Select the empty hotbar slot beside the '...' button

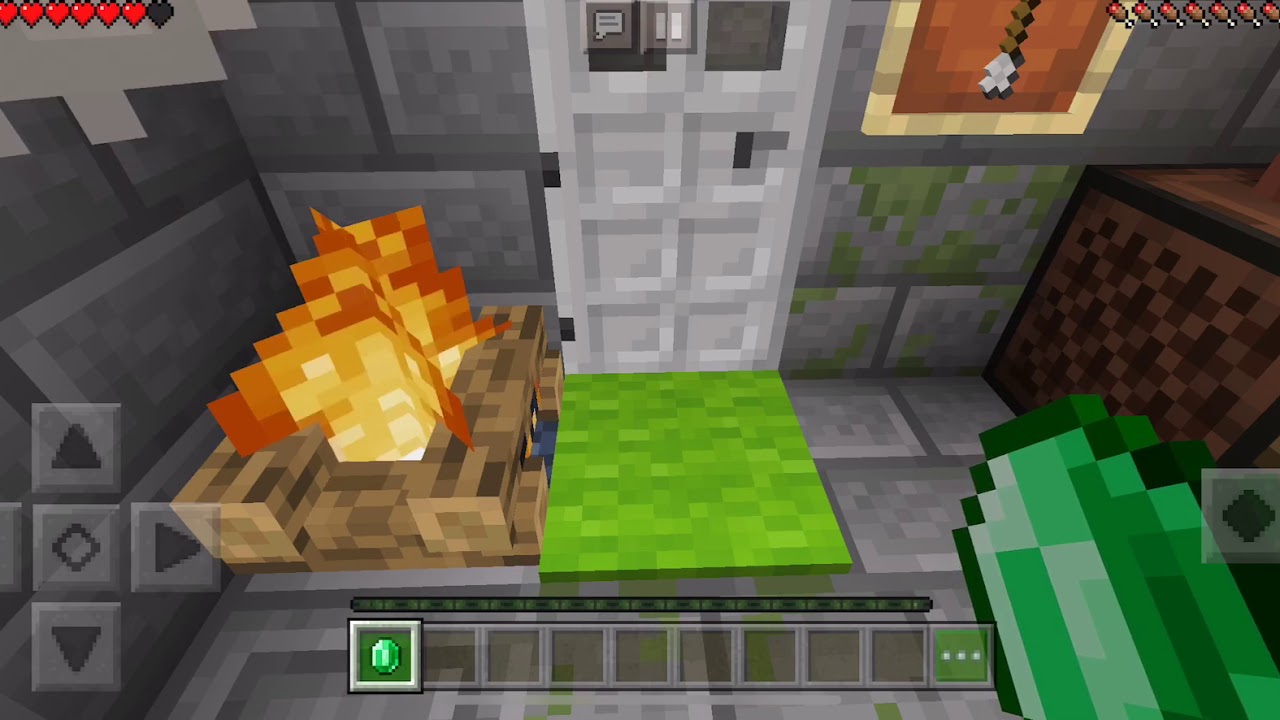897,656
